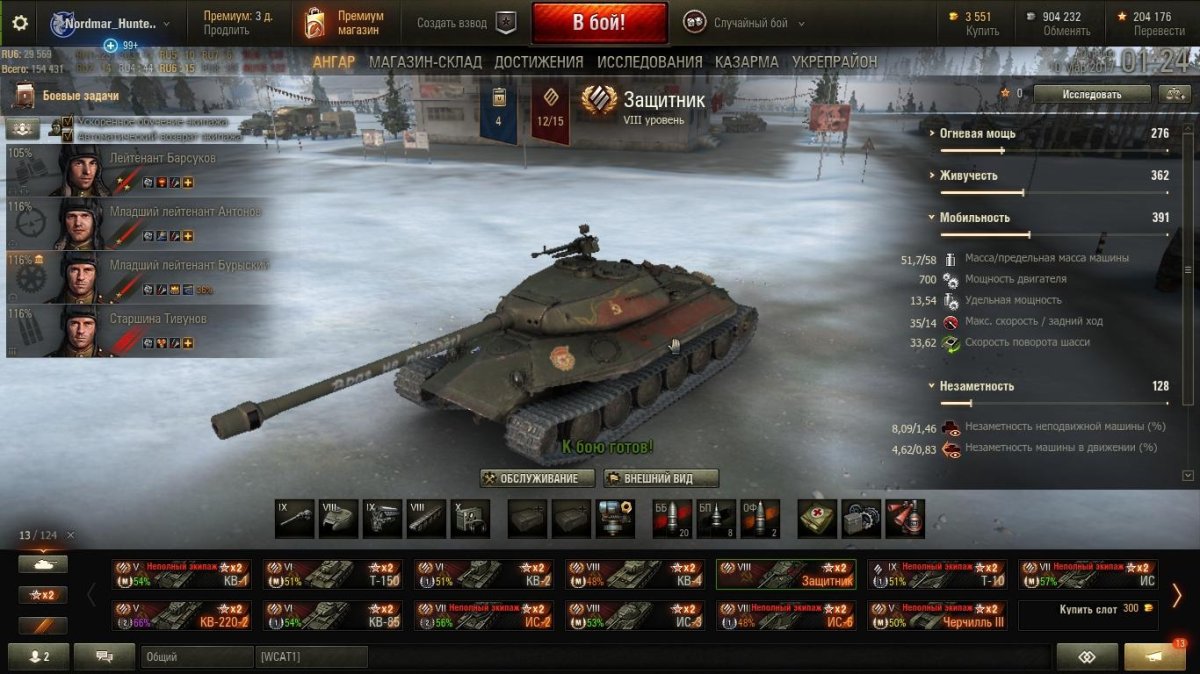The height and width of the screenshot is (674, 1200).
Task: Open the ВНЕШНИЙ ВИД customization
Action: pos(661,478)
